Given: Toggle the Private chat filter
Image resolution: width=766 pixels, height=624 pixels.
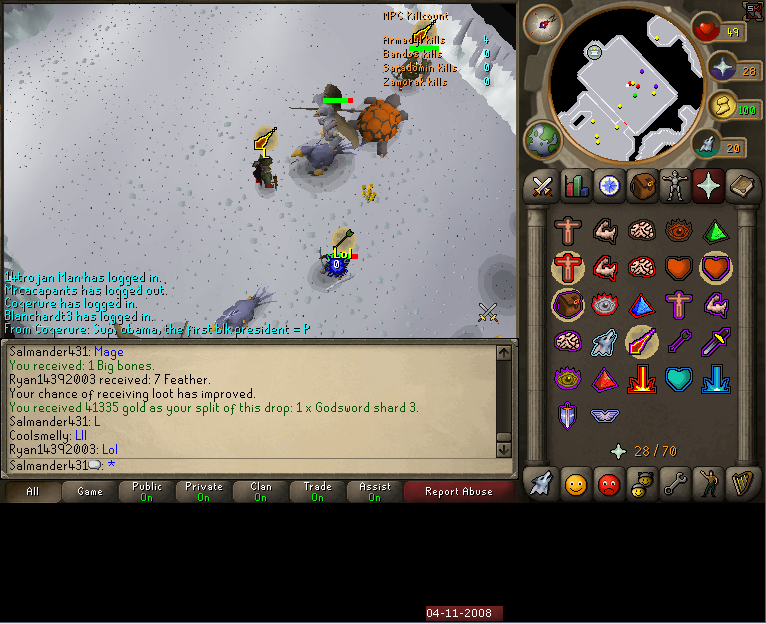Looking at the screenshot, I should 204,492.
